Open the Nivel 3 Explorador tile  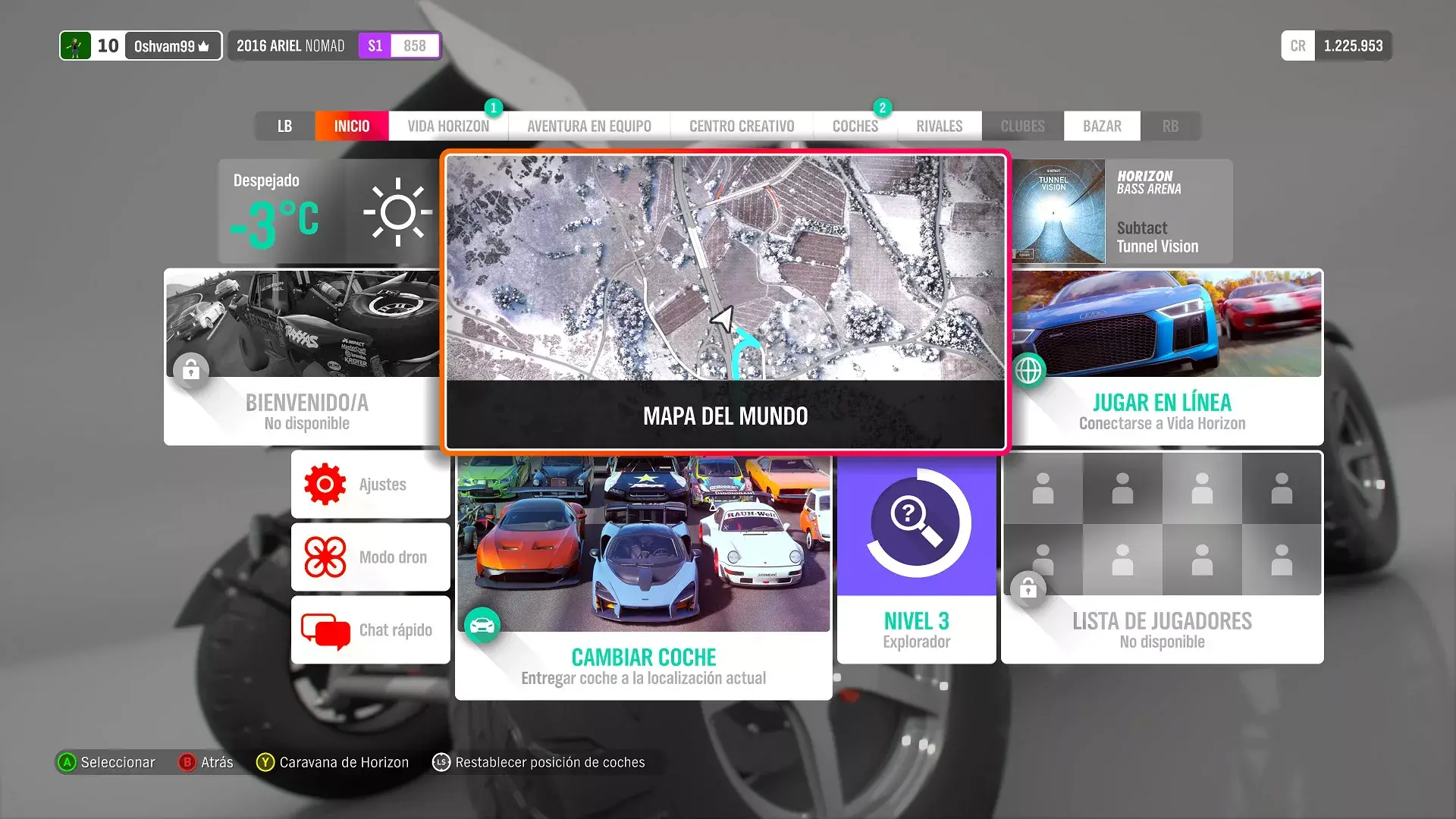pyautogui.click(x=916, y=558)
